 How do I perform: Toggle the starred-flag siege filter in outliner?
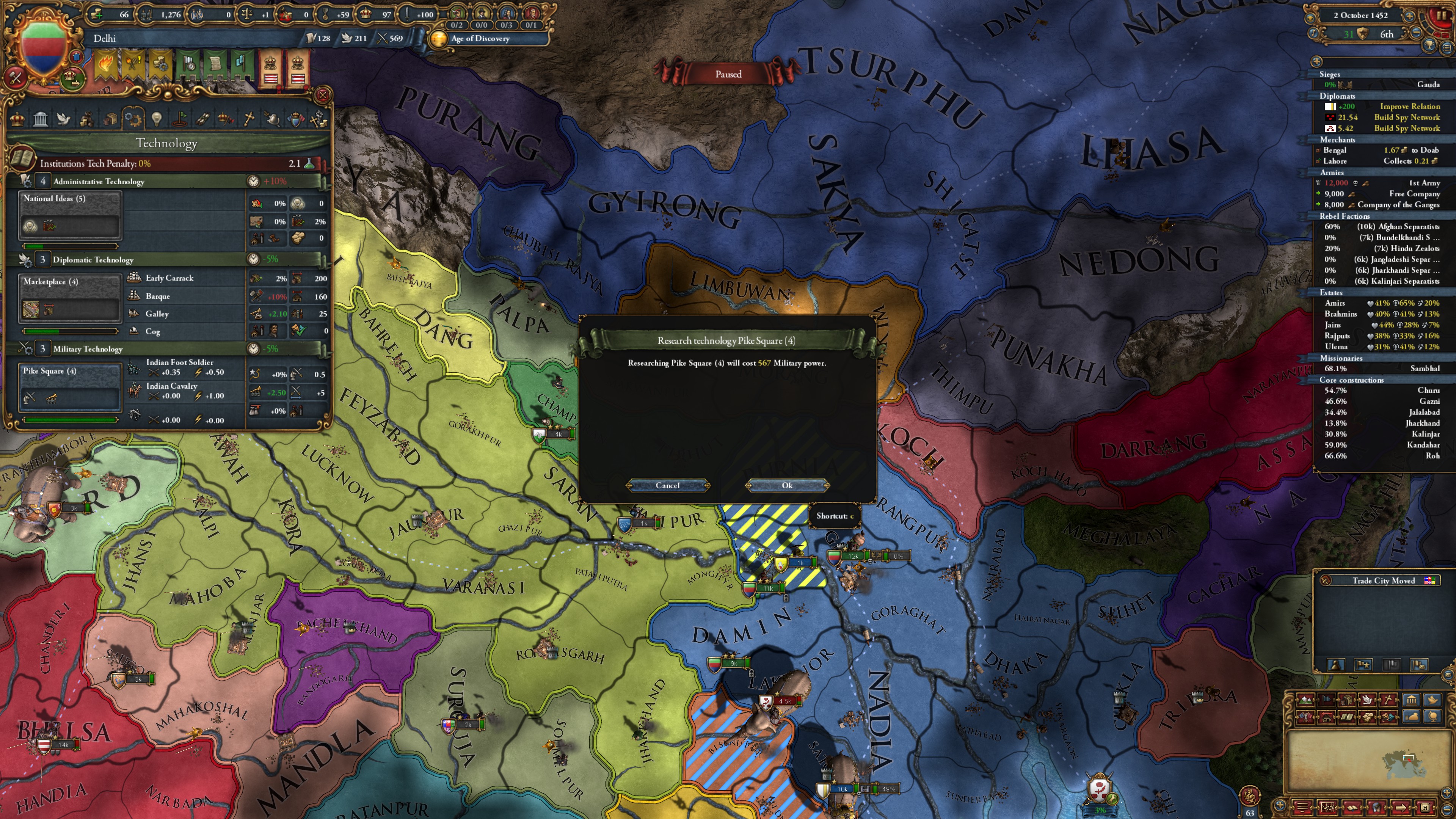click(1363, 665)
